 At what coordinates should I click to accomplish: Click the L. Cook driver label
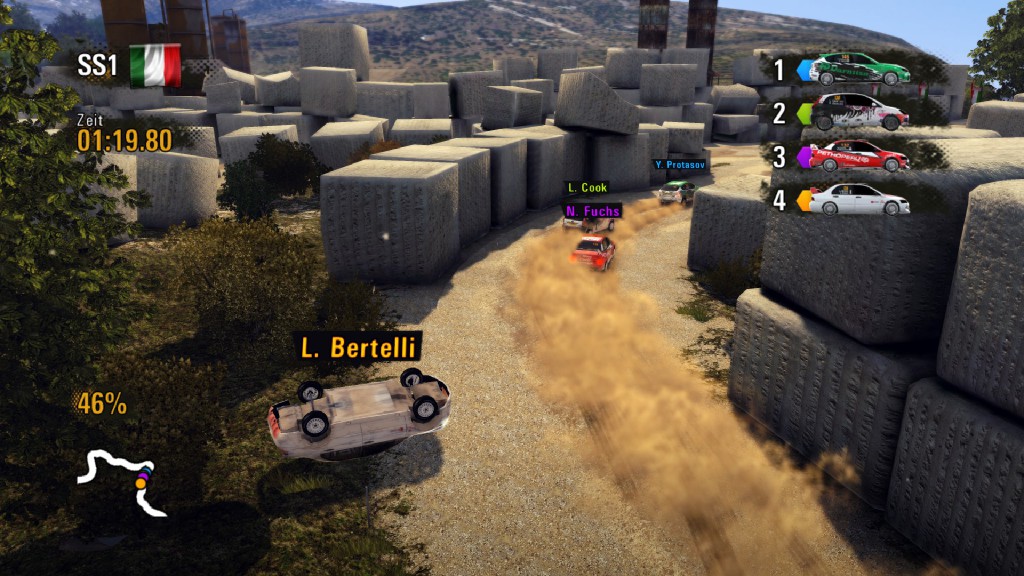587,187
